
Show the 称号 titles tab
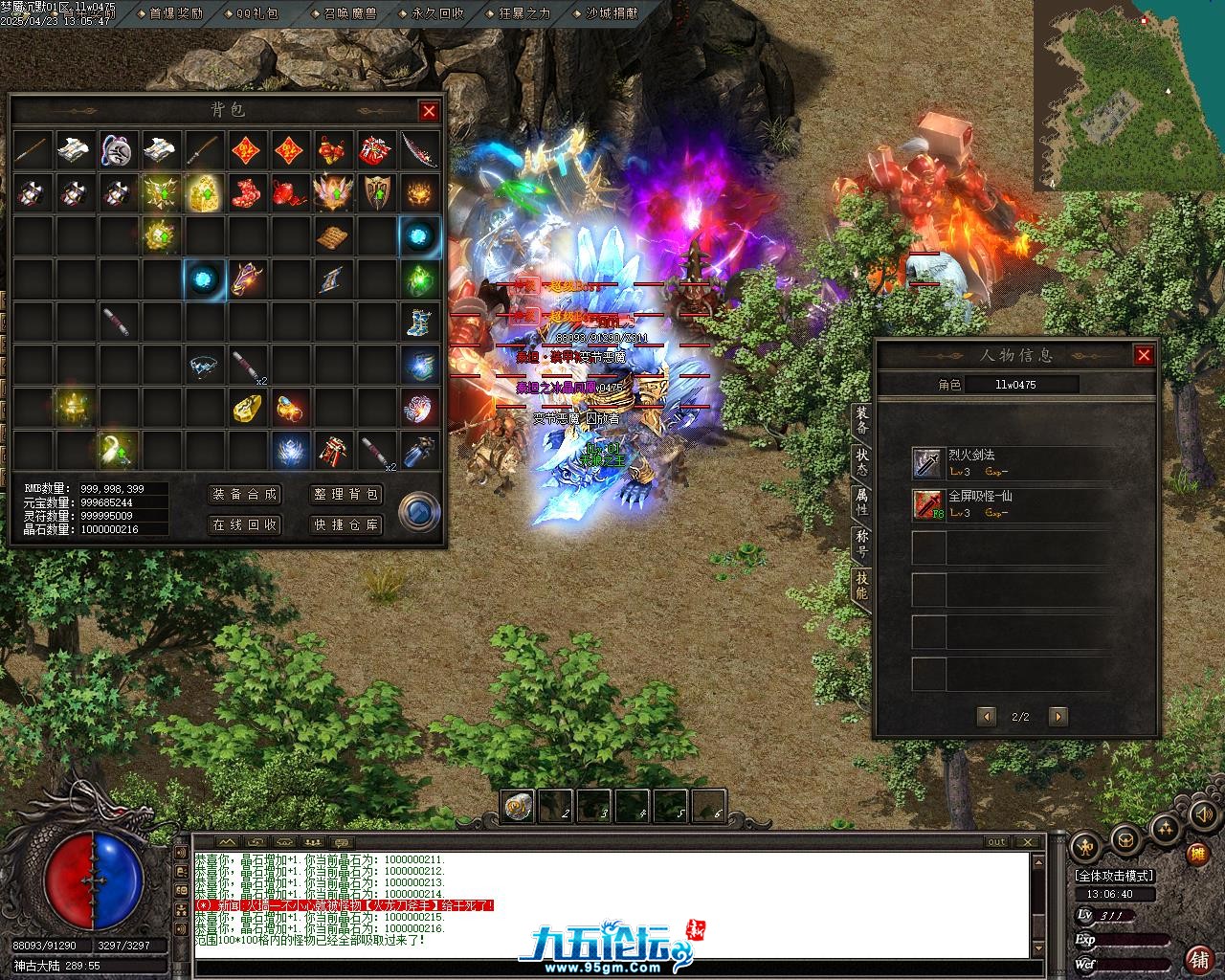pyautogui.click(x=861, y=544)
